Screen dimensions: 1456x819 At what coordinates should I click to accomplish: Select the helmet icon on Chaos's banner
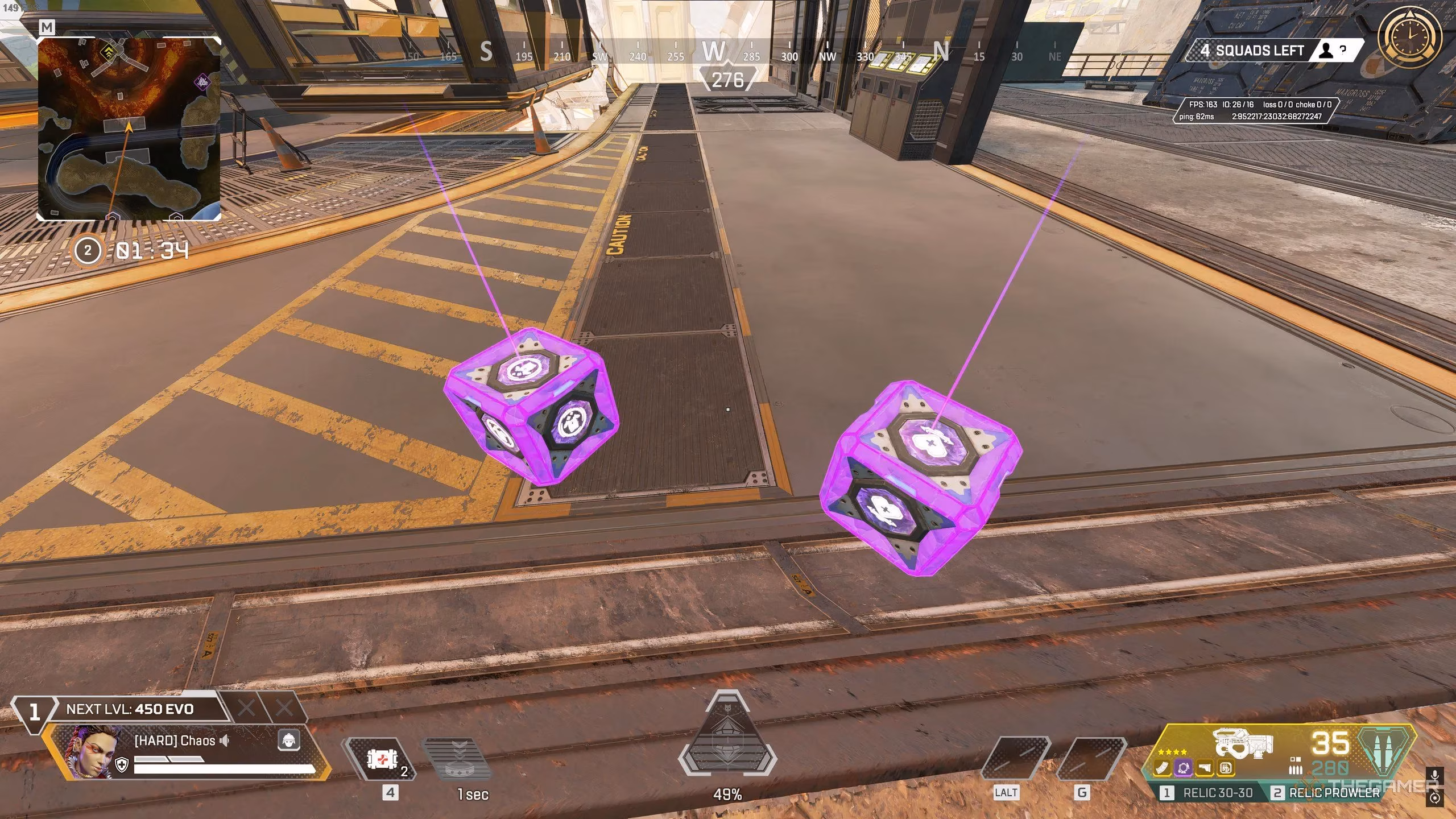click(289, 740)
